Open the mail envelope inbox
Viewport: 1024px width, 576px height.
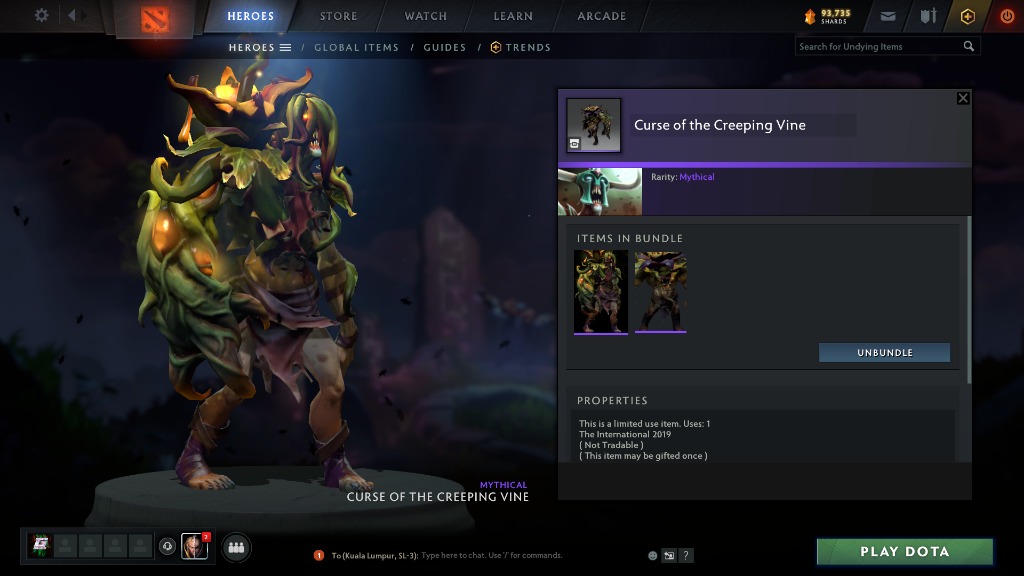tap(888, 16)
